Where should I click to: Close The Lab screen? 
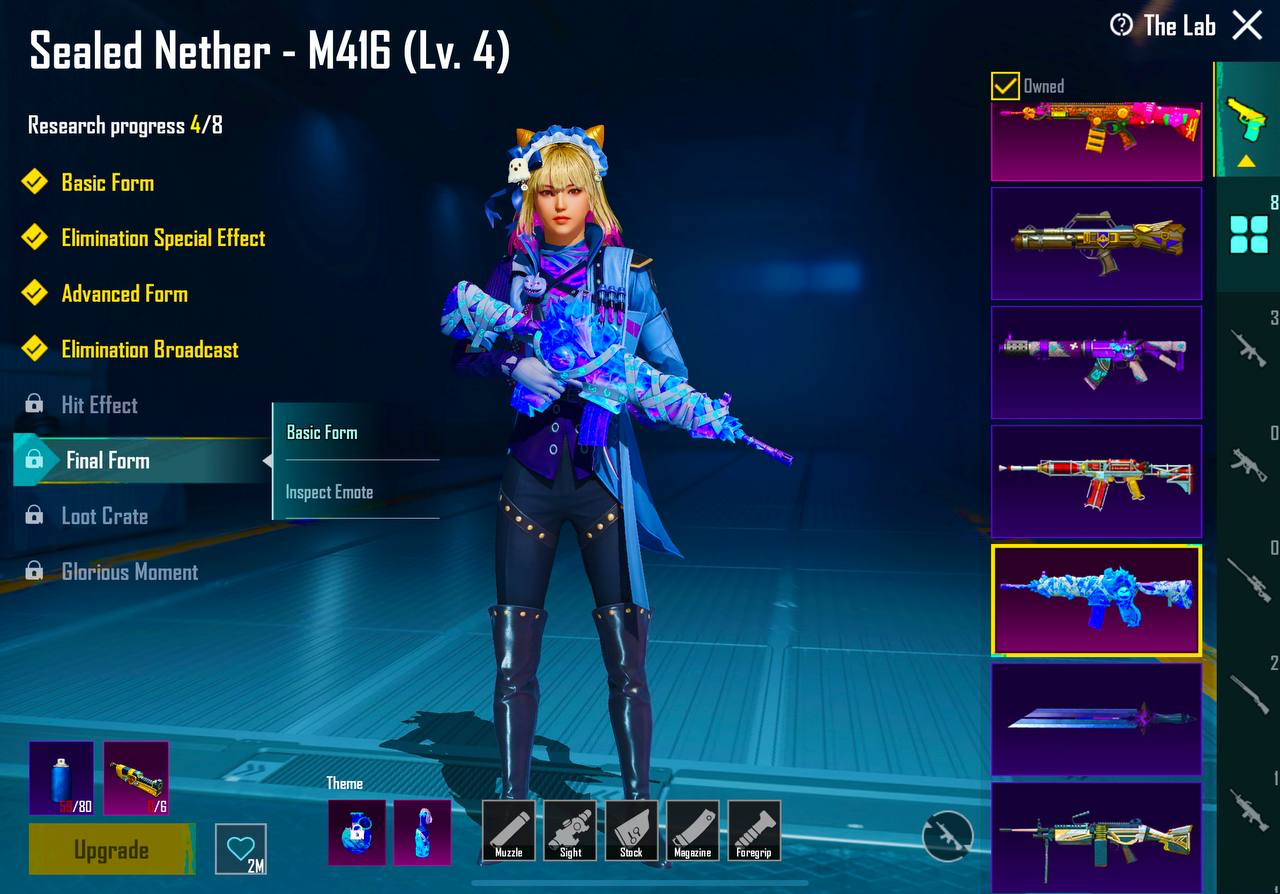click(1247, 25)
